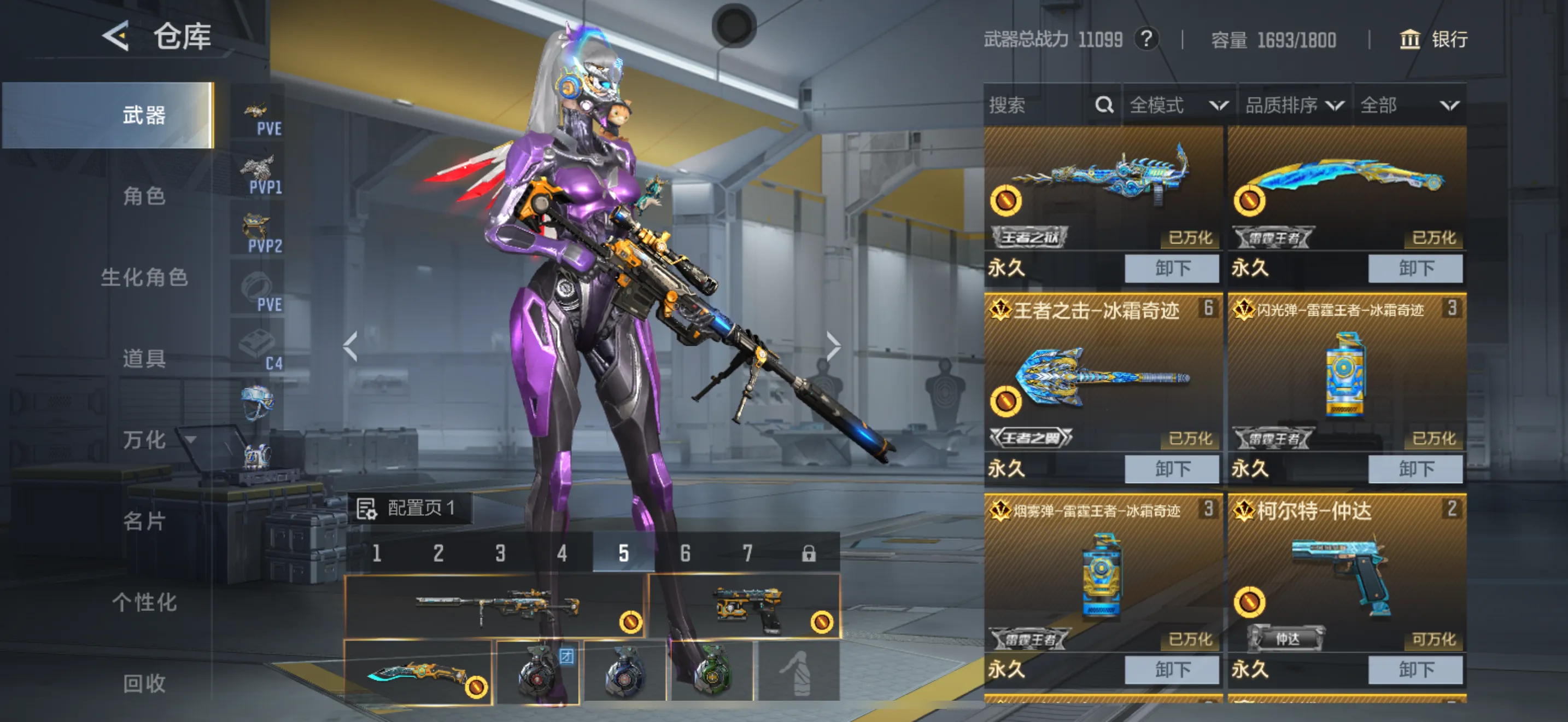Screen dimensions: 1568x722
Task: Unequip the 王者之击-冰霜奇迹 weapon
Action: pyautogui.click(x=1172, y=469)
